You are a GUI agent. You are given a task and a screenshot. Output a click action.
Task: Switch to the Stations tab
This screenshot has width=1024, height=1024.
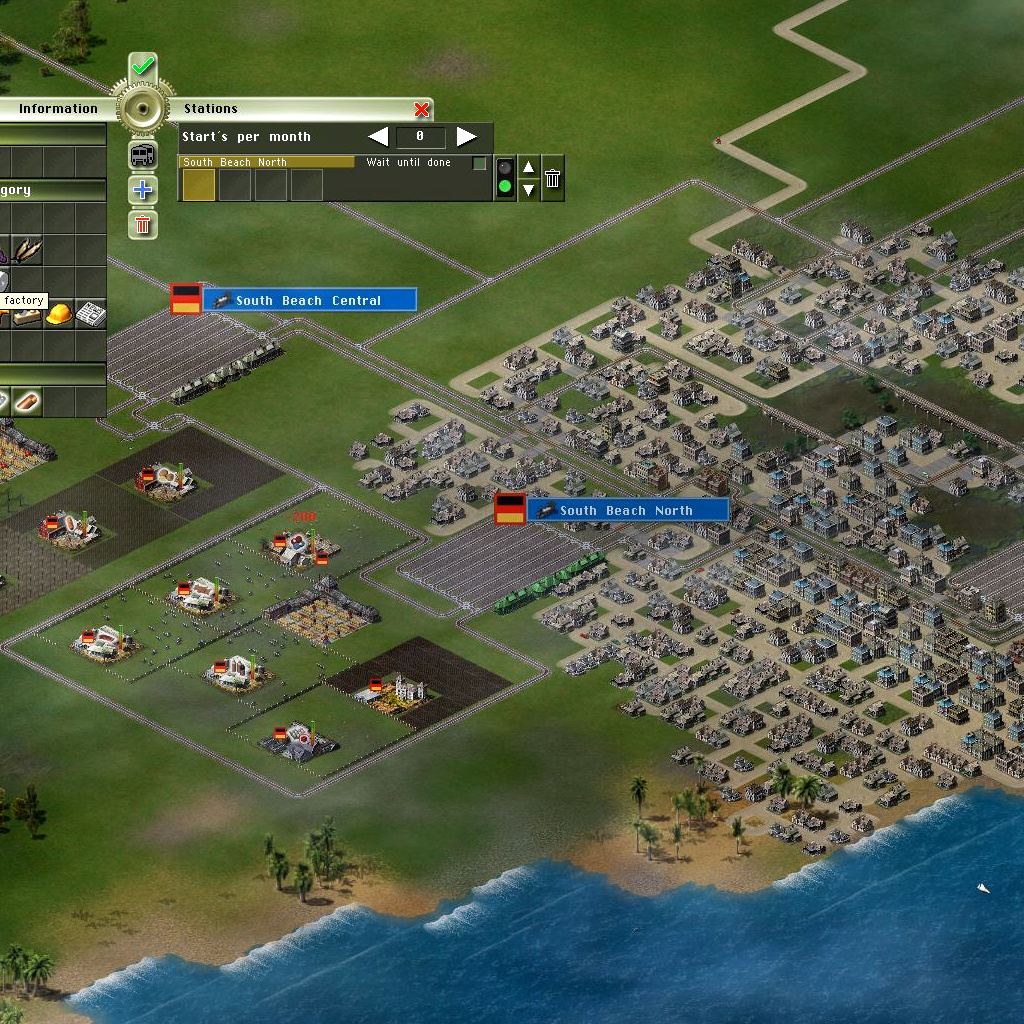tap(211, 109)
